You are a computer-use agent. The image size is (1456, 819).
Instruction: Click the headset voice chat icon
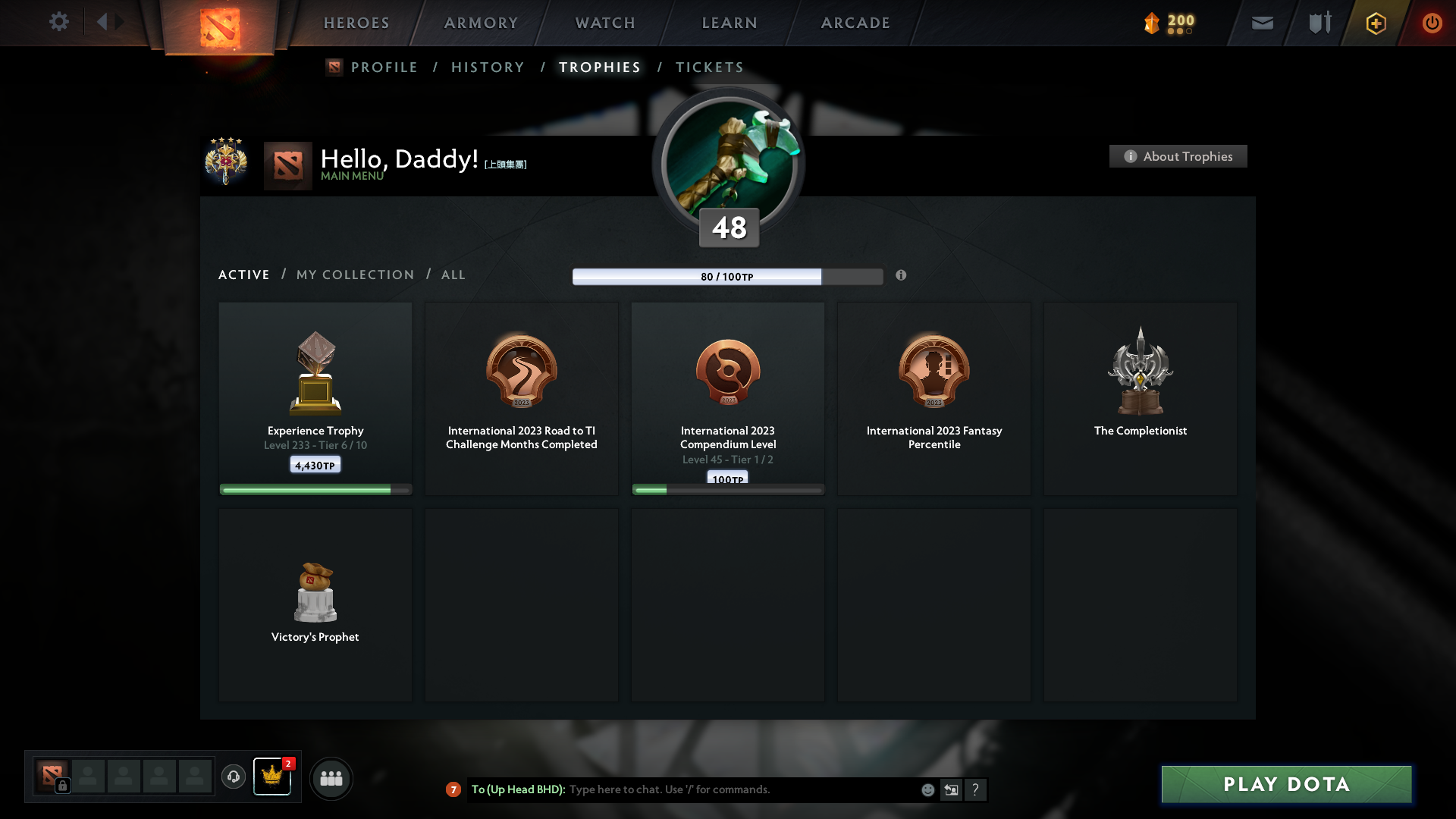point(234,778)
